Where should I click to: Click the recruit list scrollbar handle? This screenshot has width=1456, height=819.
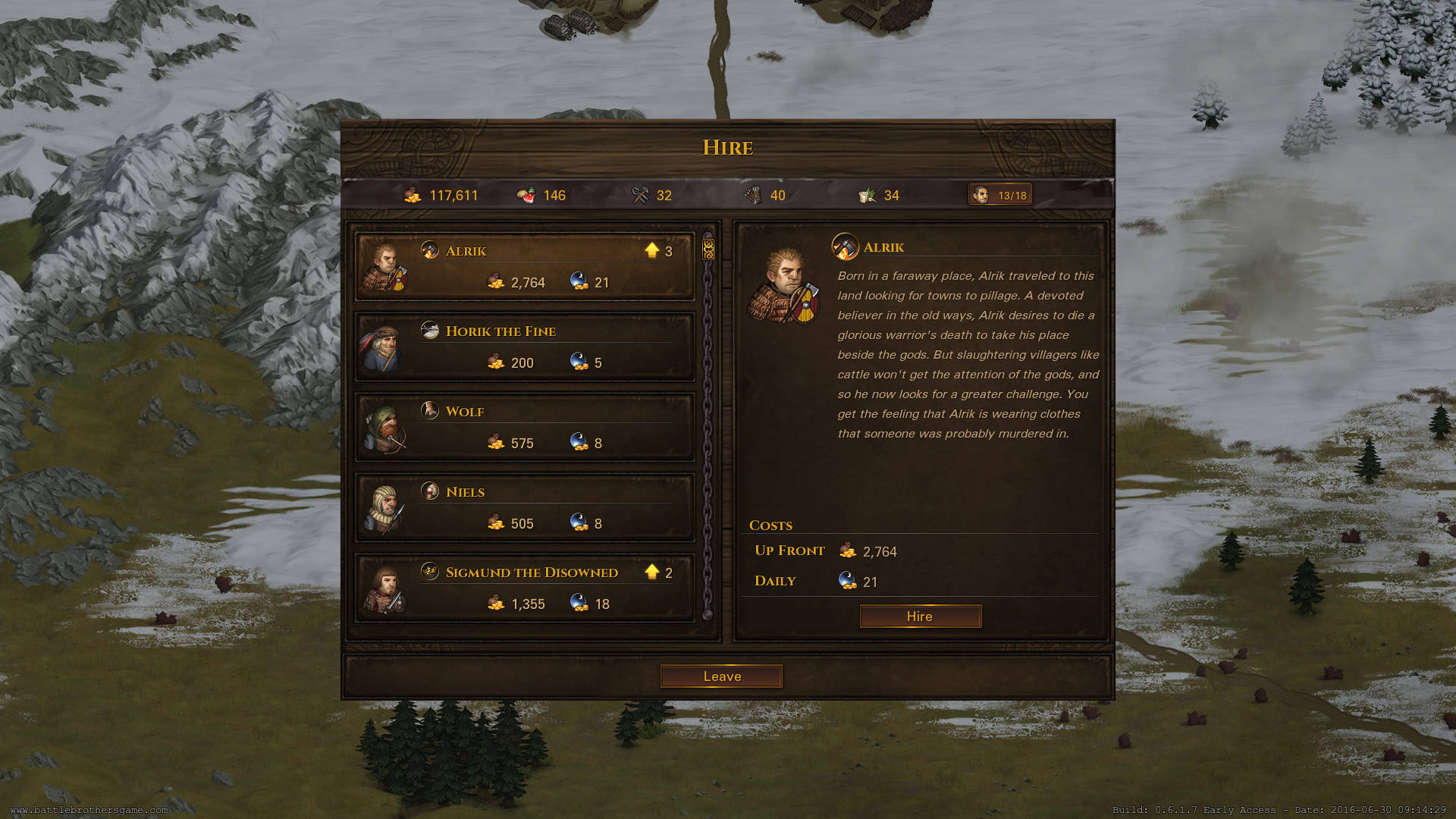pyautogui.click(x=708, y=249)
